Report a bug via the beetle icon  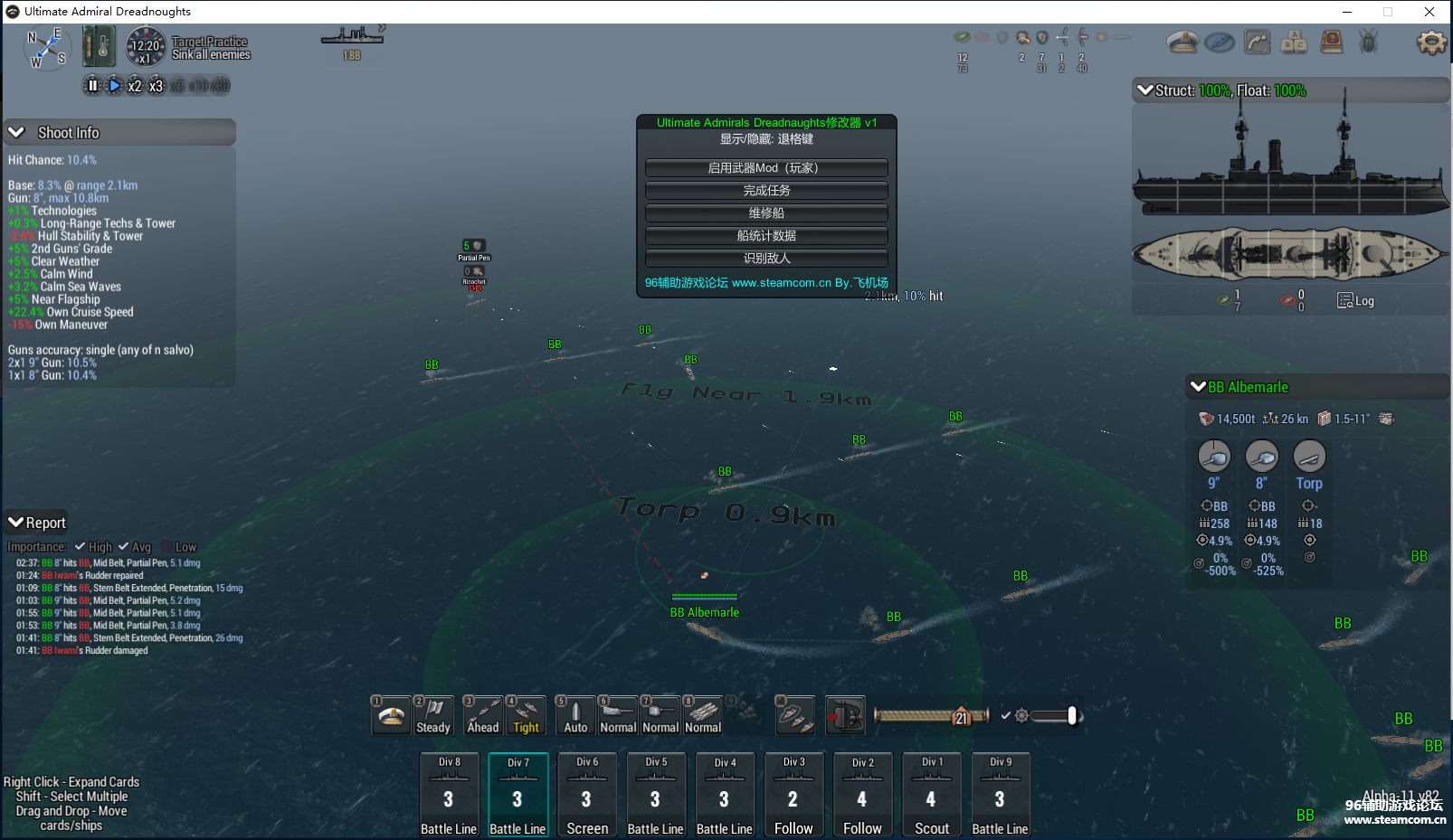coord(1368,42)
